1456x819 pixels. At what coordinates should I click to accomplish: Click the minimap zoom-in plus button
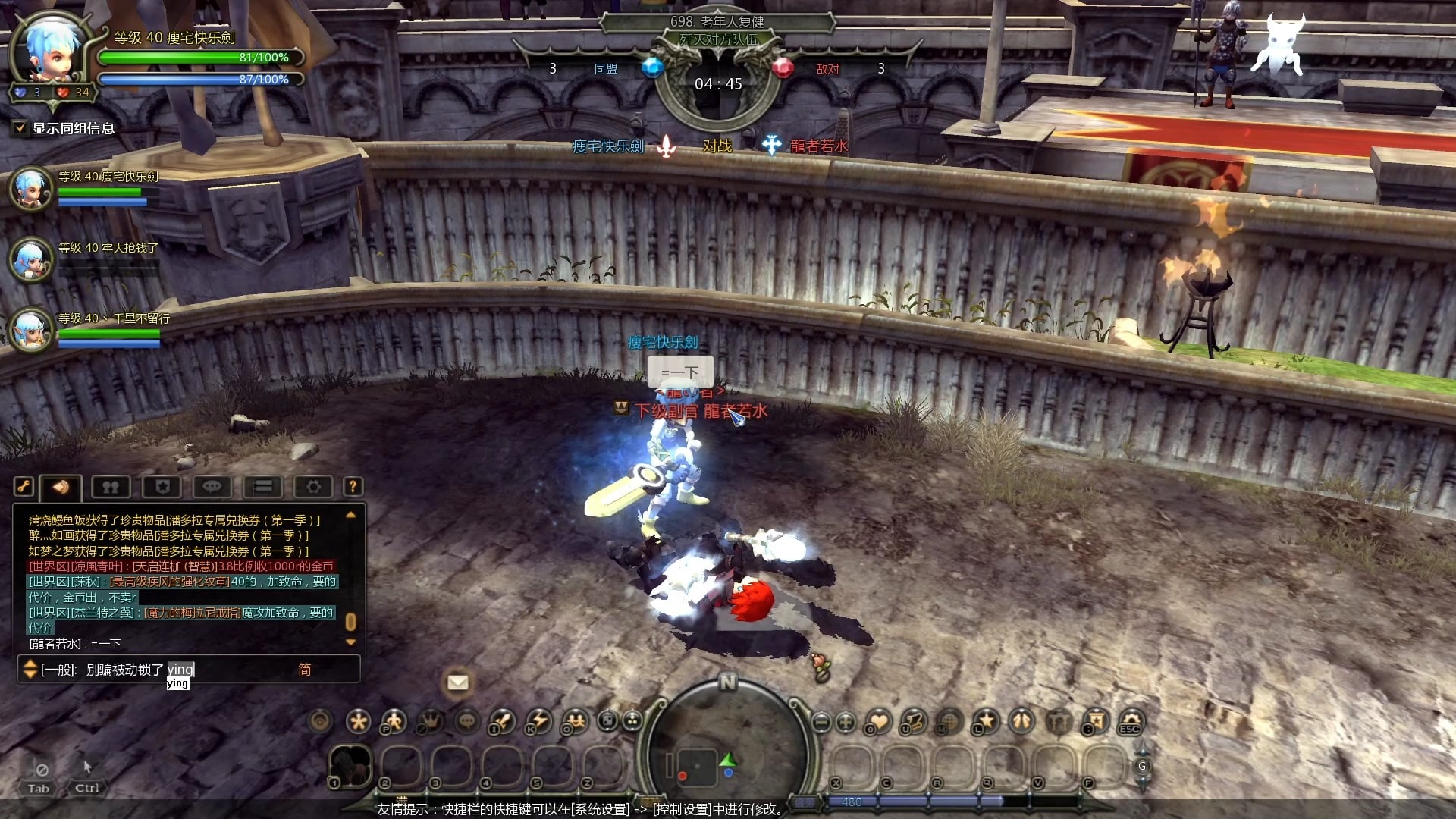(x=846, y=722)
